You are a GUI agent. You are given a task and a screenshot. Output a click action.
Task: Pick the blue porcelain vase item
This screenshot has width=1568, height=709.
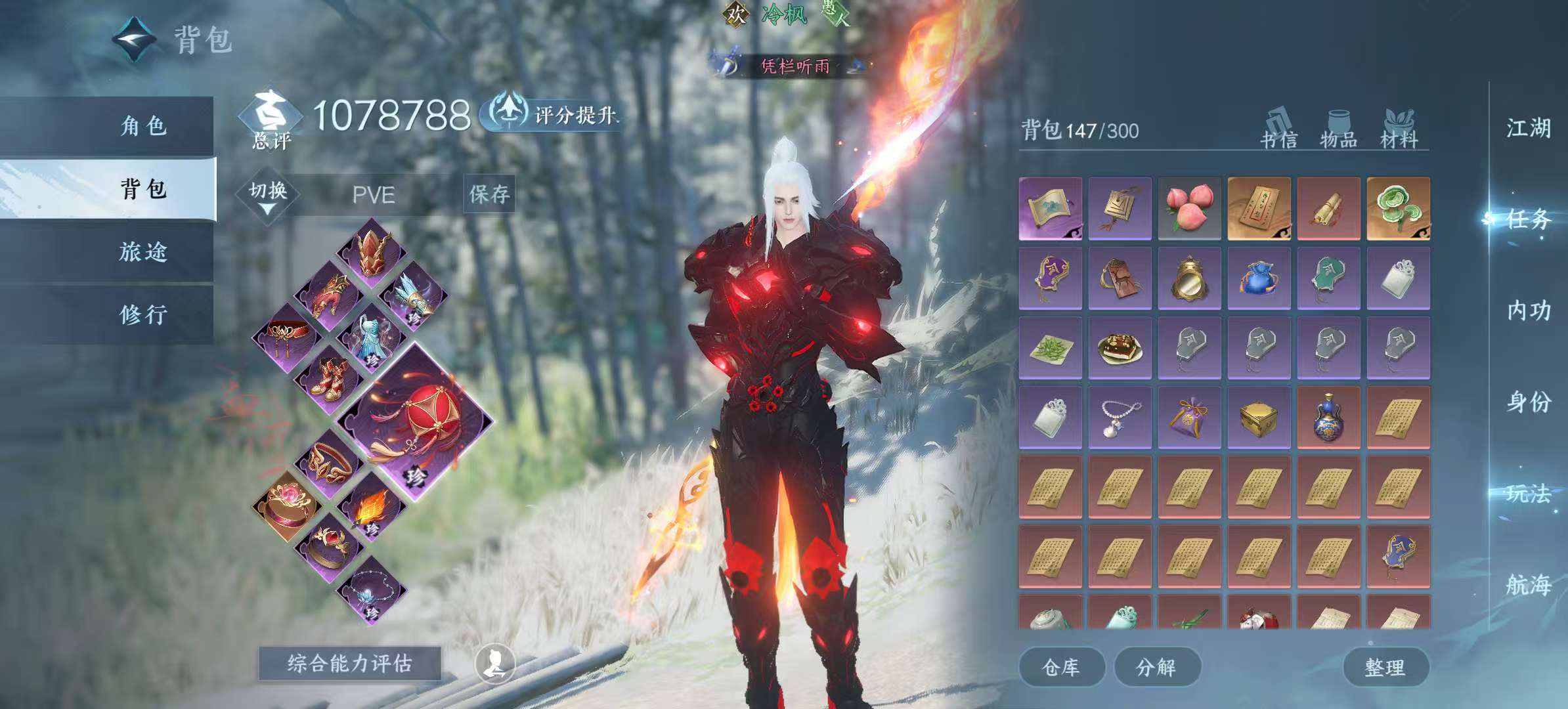[1328, 418]
